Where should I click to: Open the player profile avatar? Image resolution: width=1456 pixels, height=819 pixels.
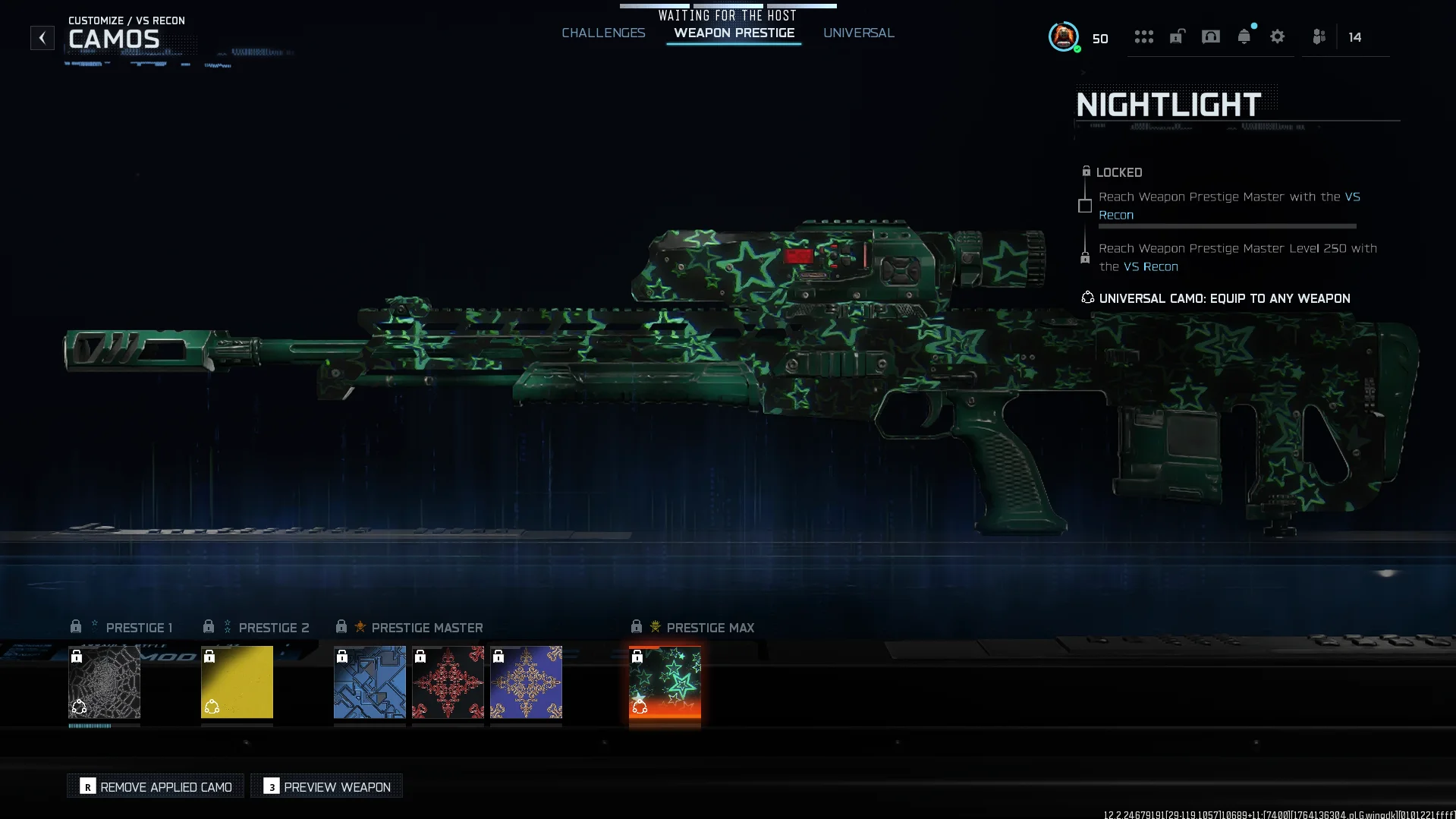[x=1063, y=36]
